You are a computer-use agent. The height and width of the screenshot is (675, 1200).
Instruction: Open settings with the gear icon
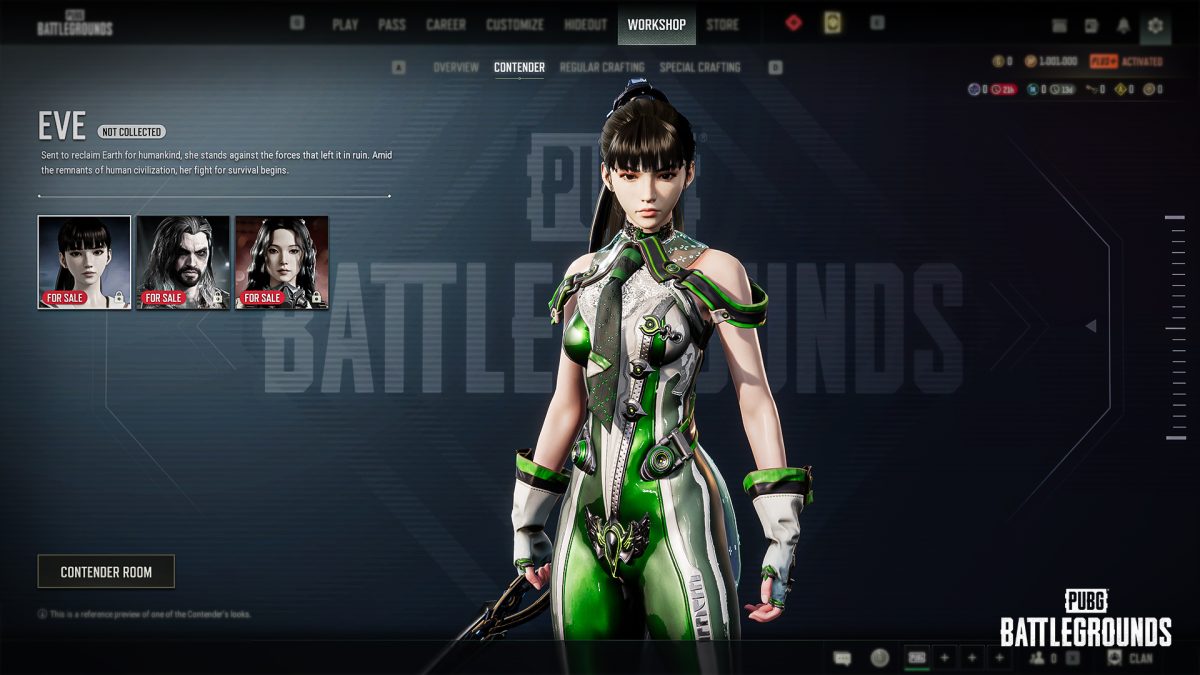tap(1155, 25)
